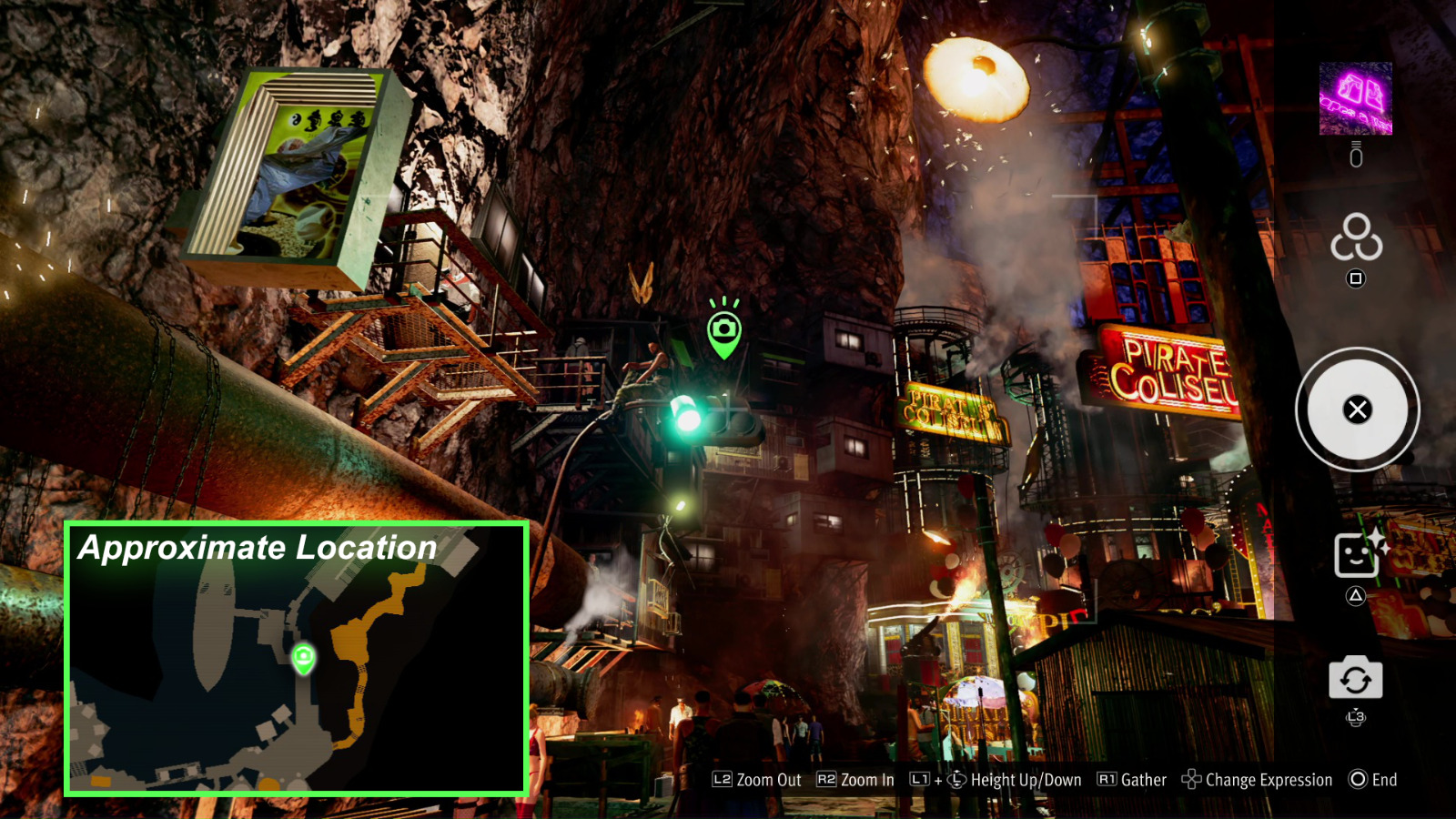Click the Triangle prompt under the expression icon
The image size is (1456, 819).
(x=1357, y=596)
